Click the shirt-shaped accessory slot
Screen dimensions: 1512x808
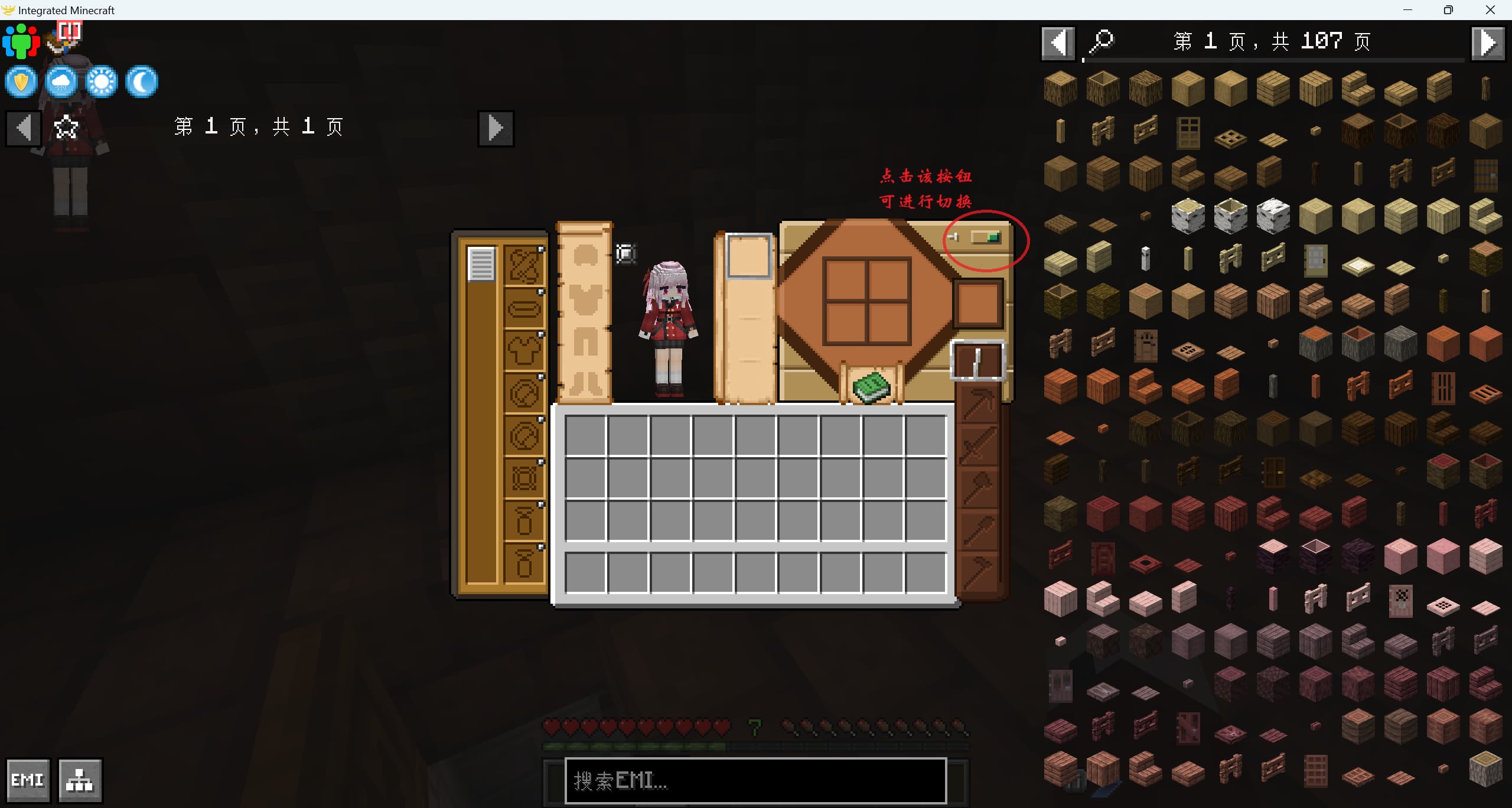tap(524, 351)
